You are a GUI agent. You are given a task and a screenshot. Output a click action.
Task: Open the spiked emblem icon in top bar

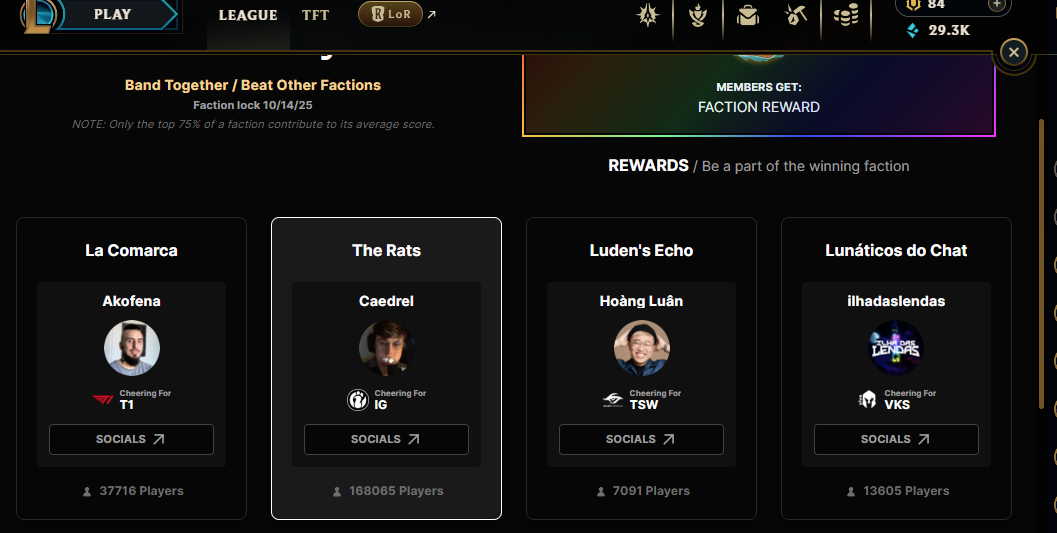pyautogui.click(x=648, y=15)
